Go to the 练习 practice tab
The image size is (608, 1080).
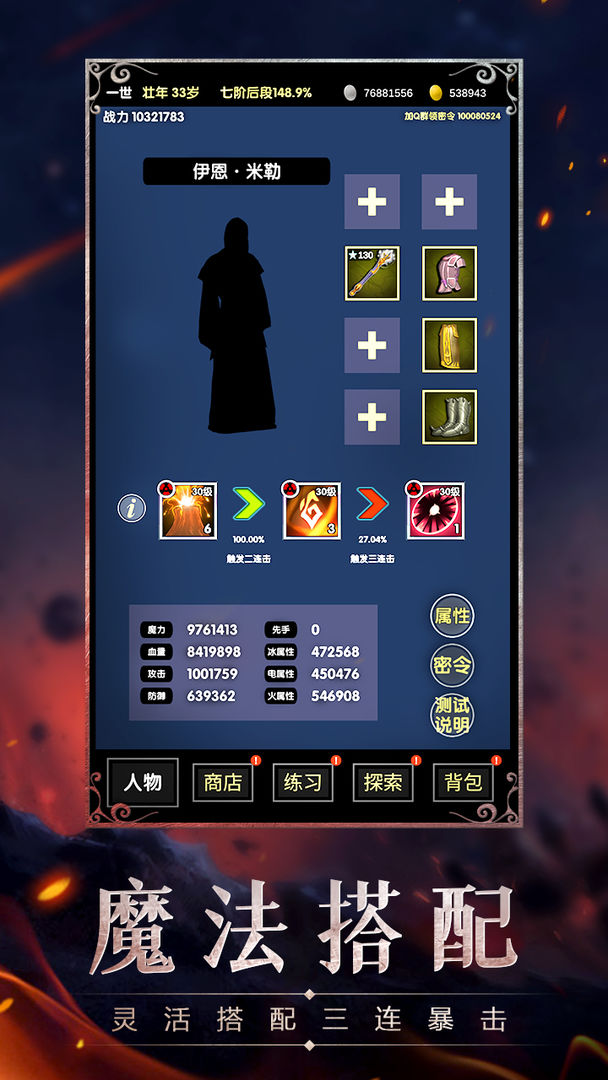point(302,782)
